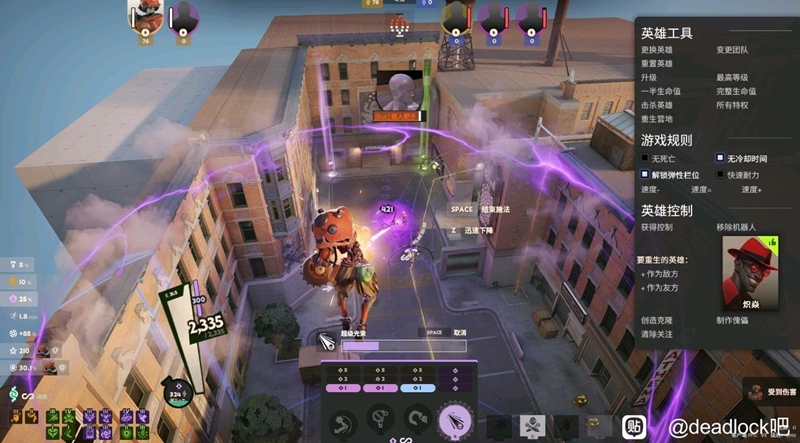The height and width of the screenshot is (443, 800).
Task: Click the 变更团队 option
Action: pos(732,50)
